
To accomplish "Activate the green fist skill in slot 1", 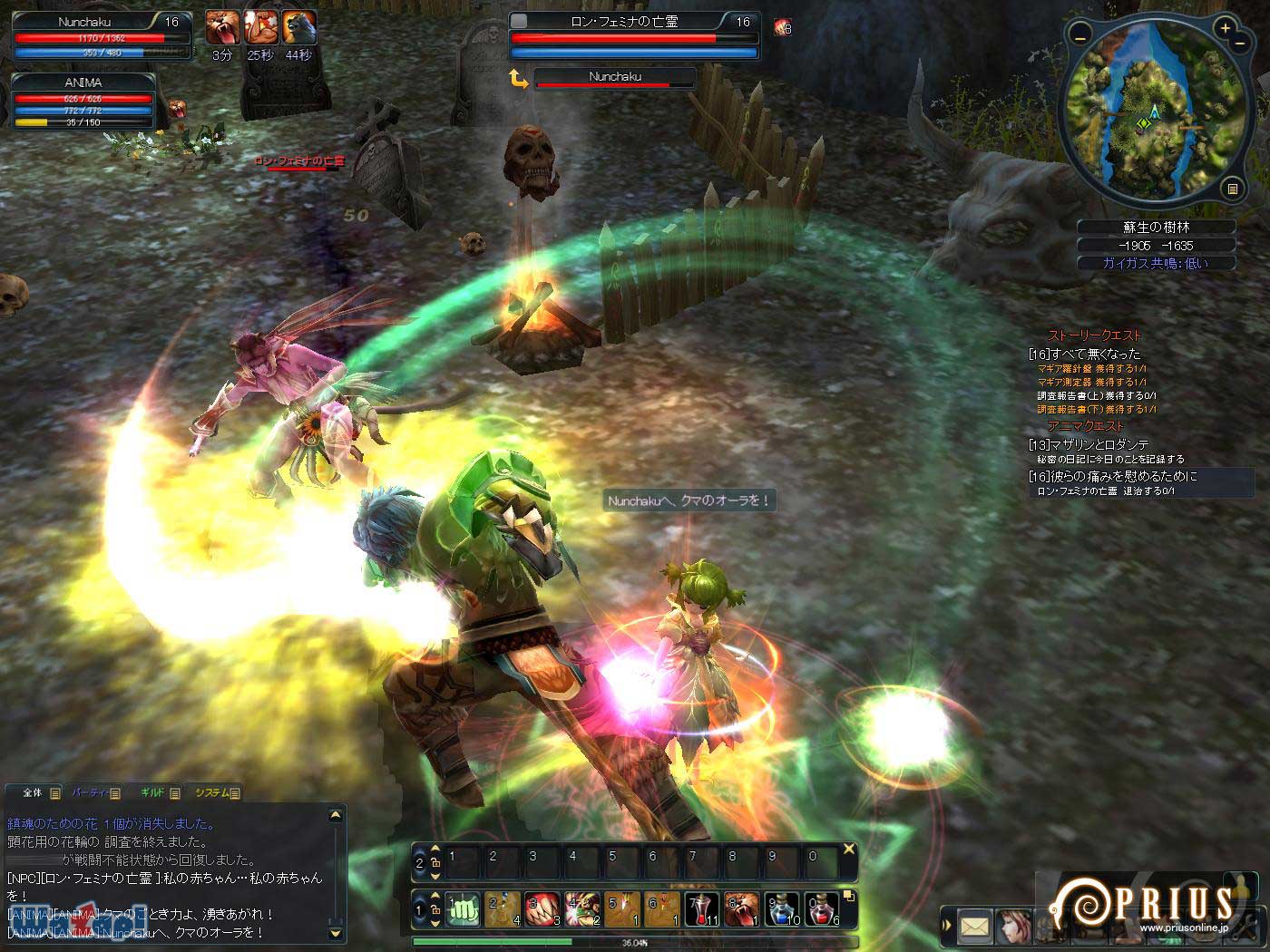I will [x=463, y=908].
